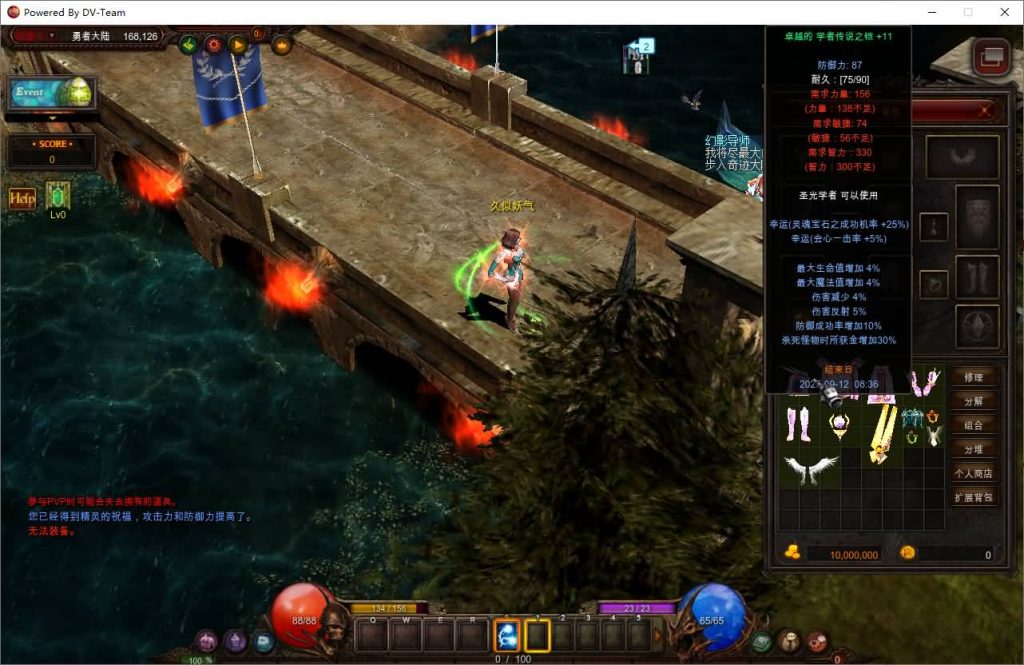This screenshot has width=1024, height=665.
Task: Open the 组合 (combine) function
Action: 973,425
